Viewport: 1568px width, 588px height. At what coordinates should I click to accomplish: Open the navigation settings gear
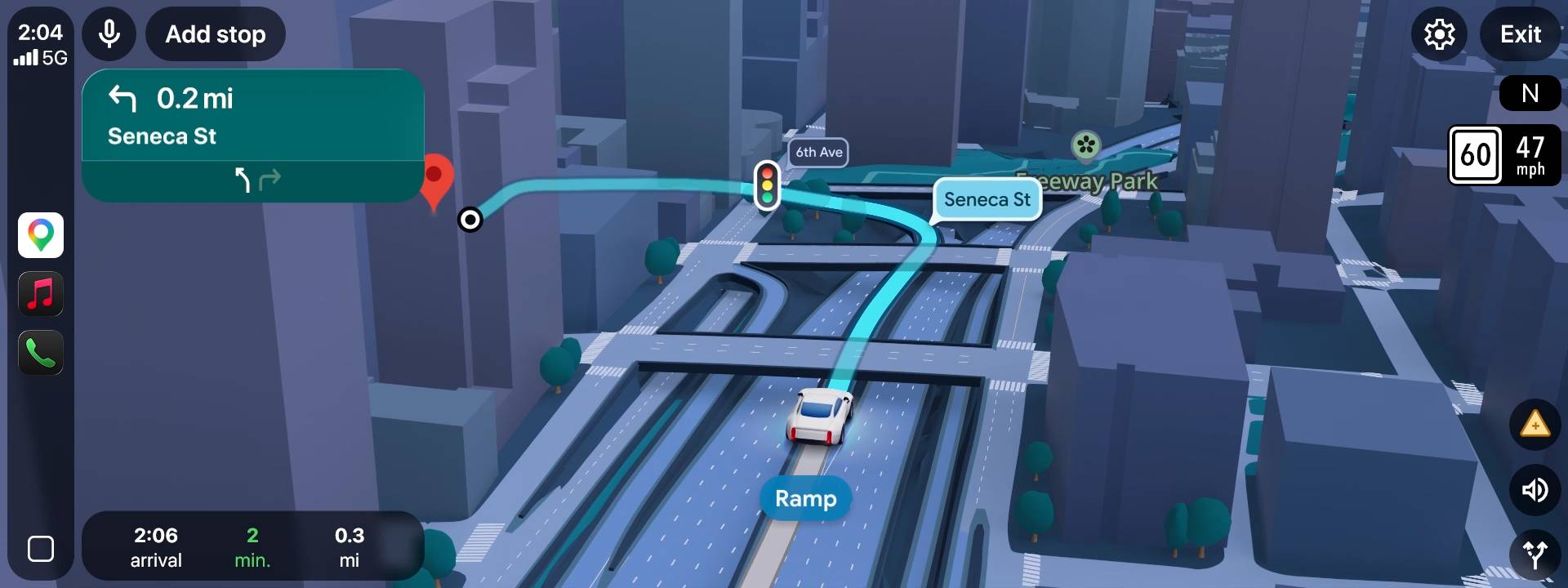1439,33
